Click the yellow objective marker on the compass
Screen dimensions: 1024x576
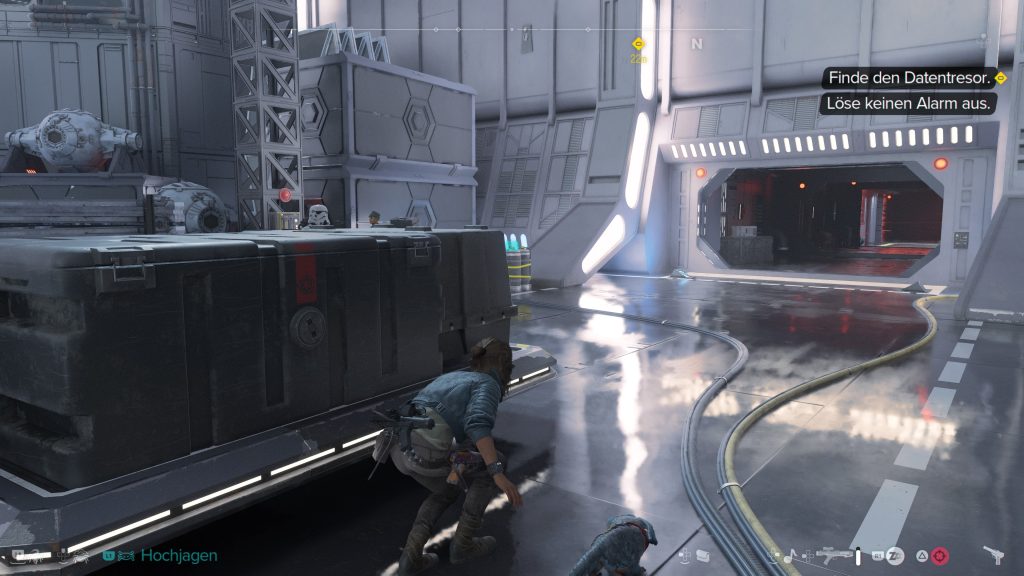pos(637,44)
